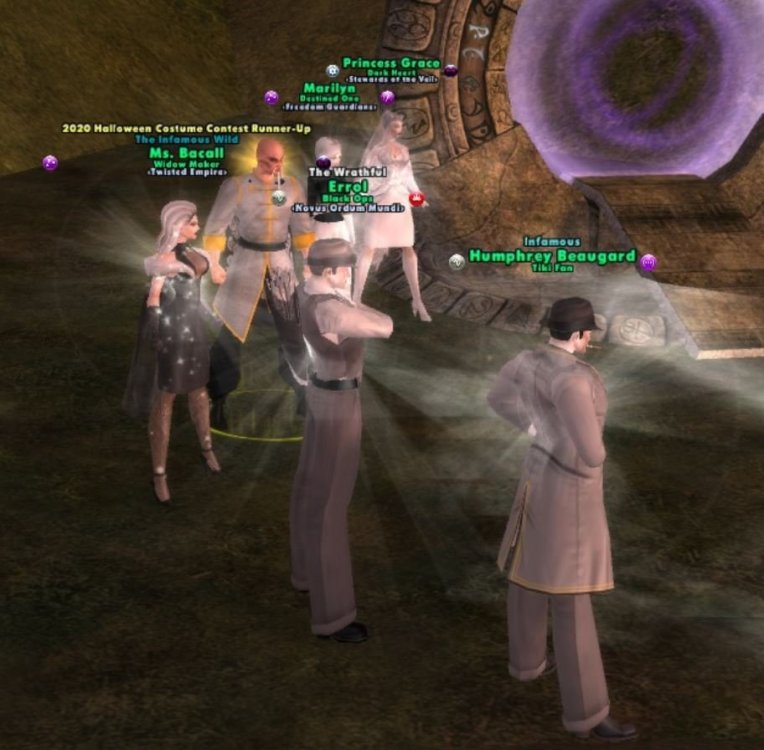This screenshot has height=750, width=764.
Task: Select Humphrey Beaugard's name tag
Action: pos(552,256)
